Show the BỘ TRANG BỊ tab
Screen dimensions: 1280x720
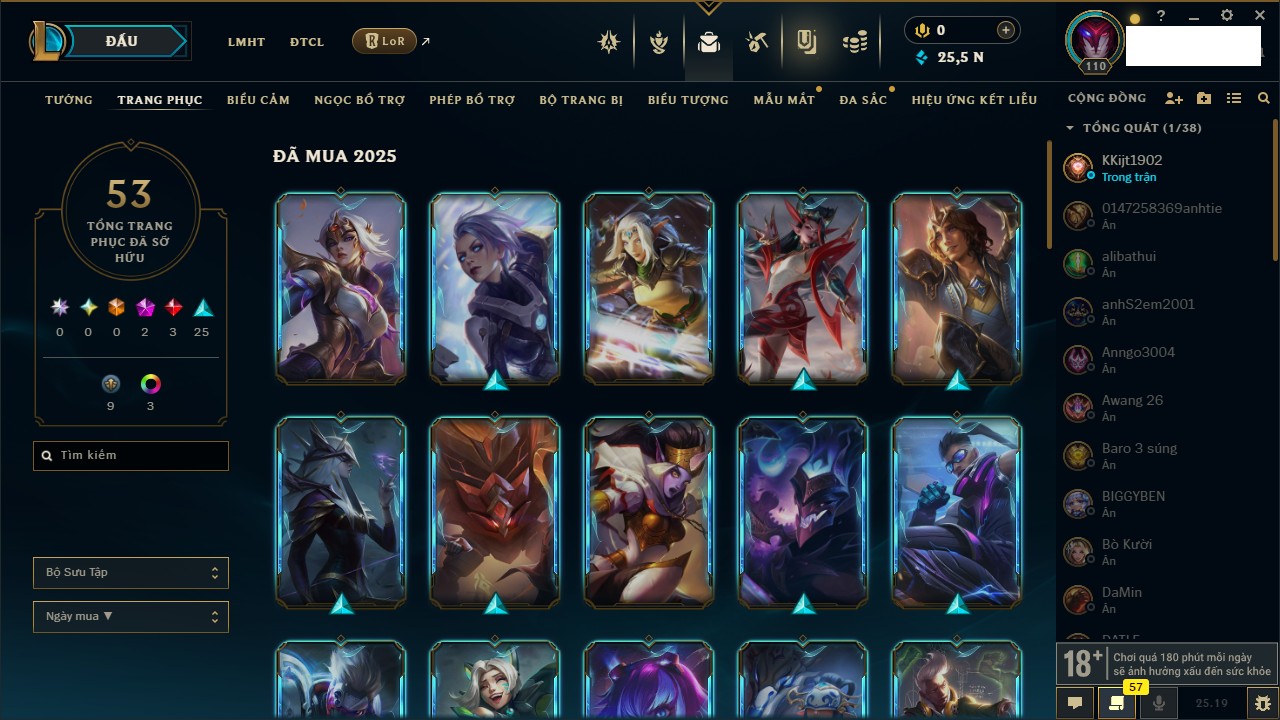tap(581, 100)
